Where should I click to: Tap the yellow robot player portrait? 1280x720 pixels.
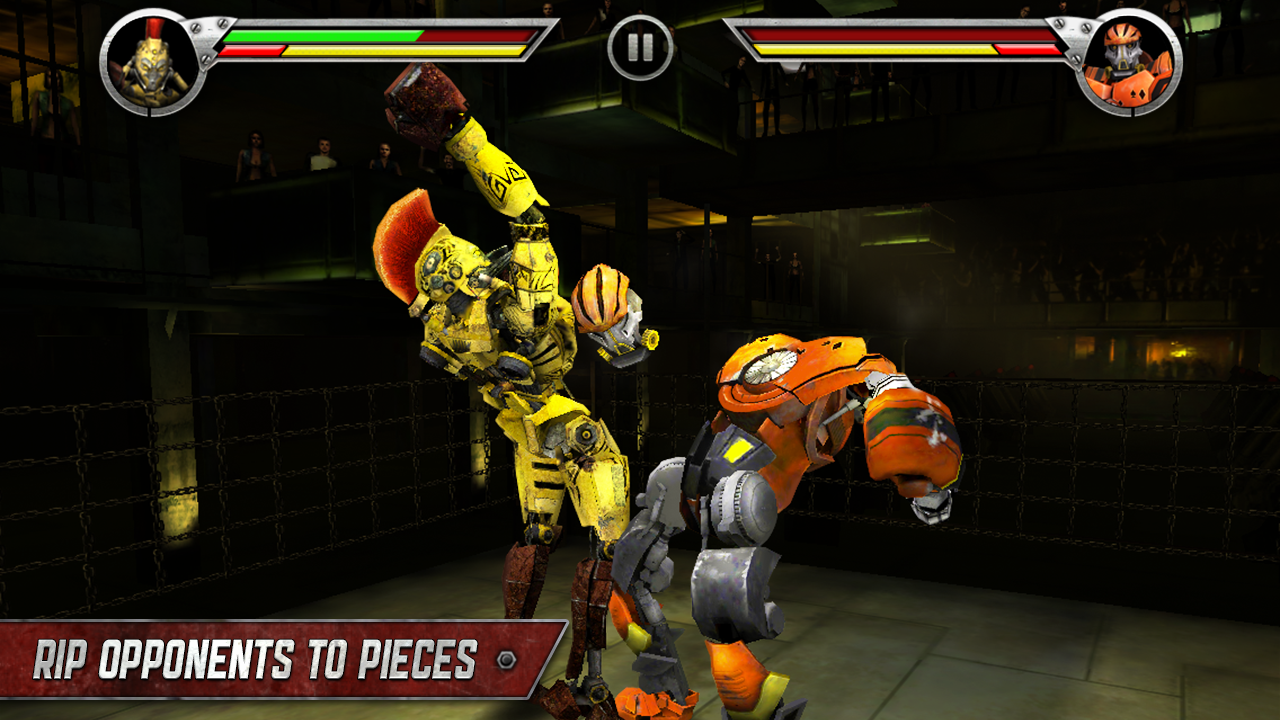click(153, 62)
